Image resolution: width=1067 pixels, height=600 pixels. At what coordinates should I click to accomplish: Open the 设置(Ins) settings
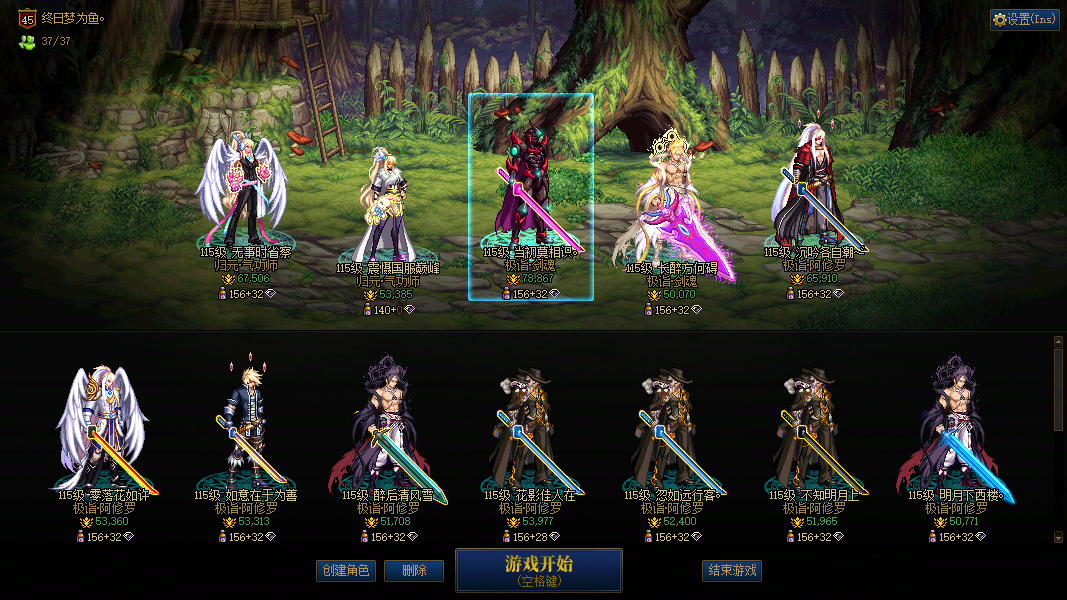click(x=1024, y=19)
